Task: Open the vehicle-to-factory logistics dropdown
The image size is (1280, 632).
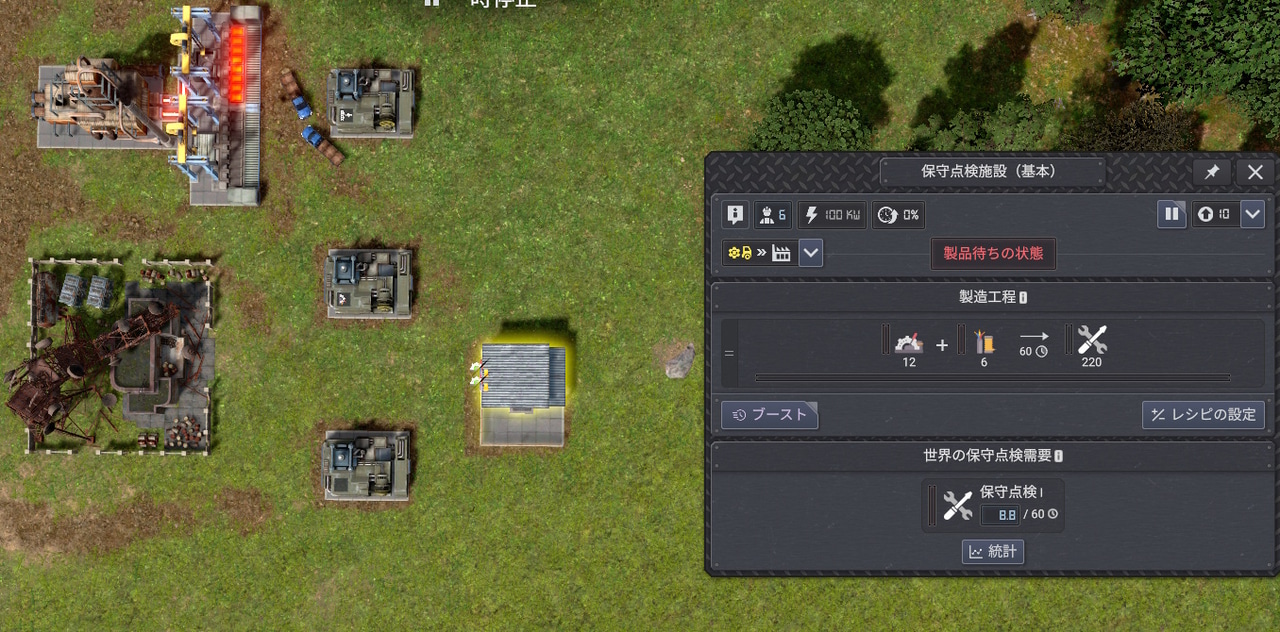Action: [x=811, y=253]
